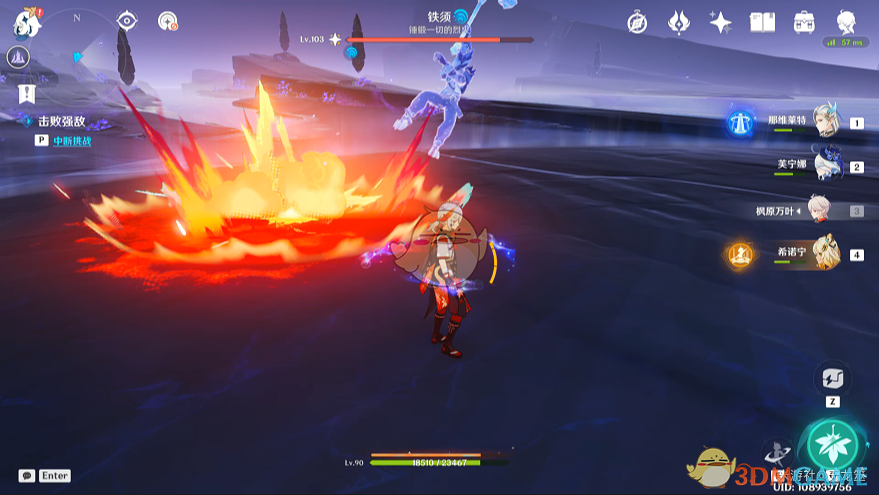Viewport: 879px width, 495px height.
Task: Open the domain icon beside the minimap
Action: click(x=18, y=58)
